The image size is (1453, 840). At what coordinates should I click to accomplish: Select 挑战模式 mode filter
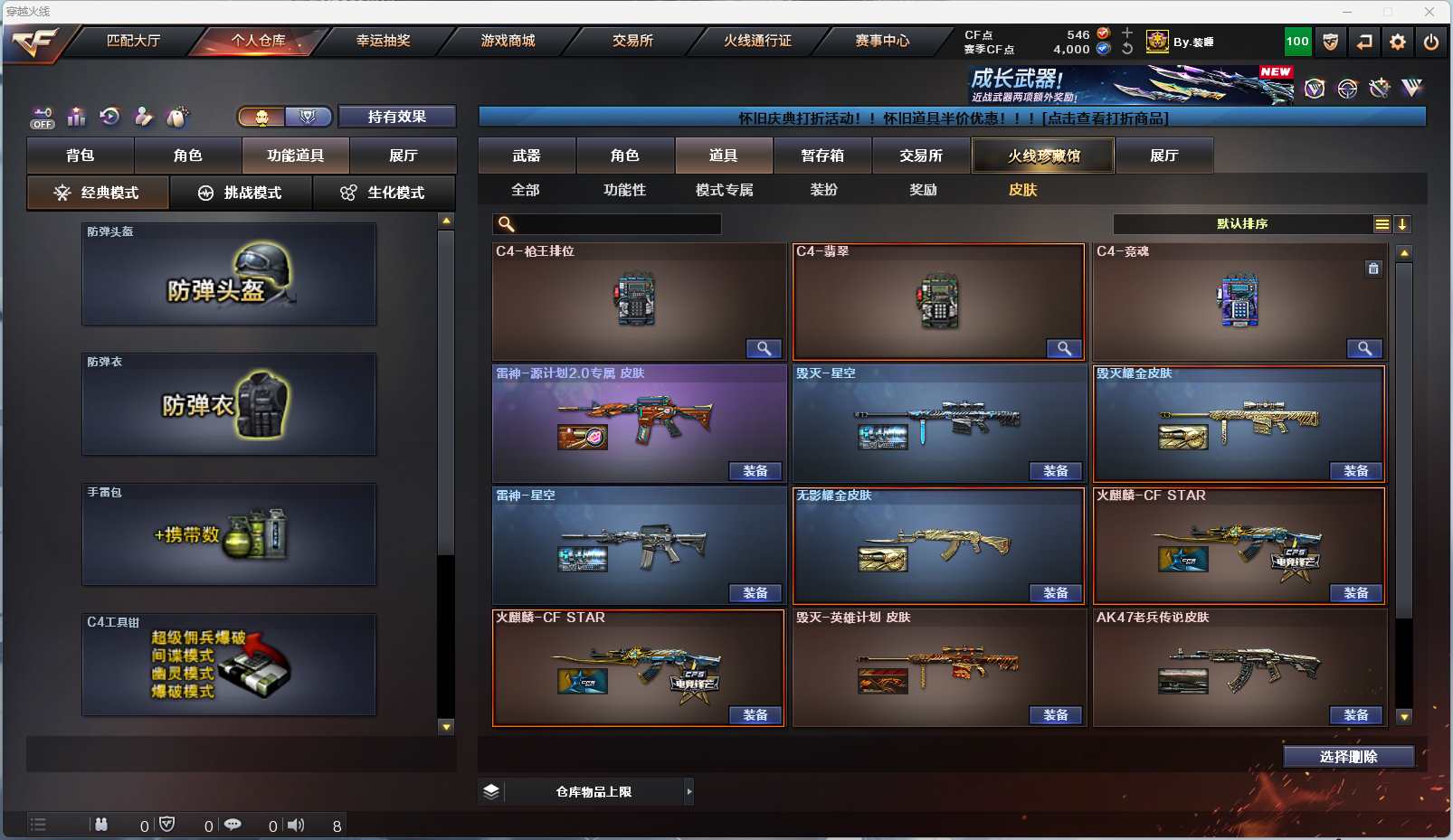pyautogui.click(x=241, y=193)
